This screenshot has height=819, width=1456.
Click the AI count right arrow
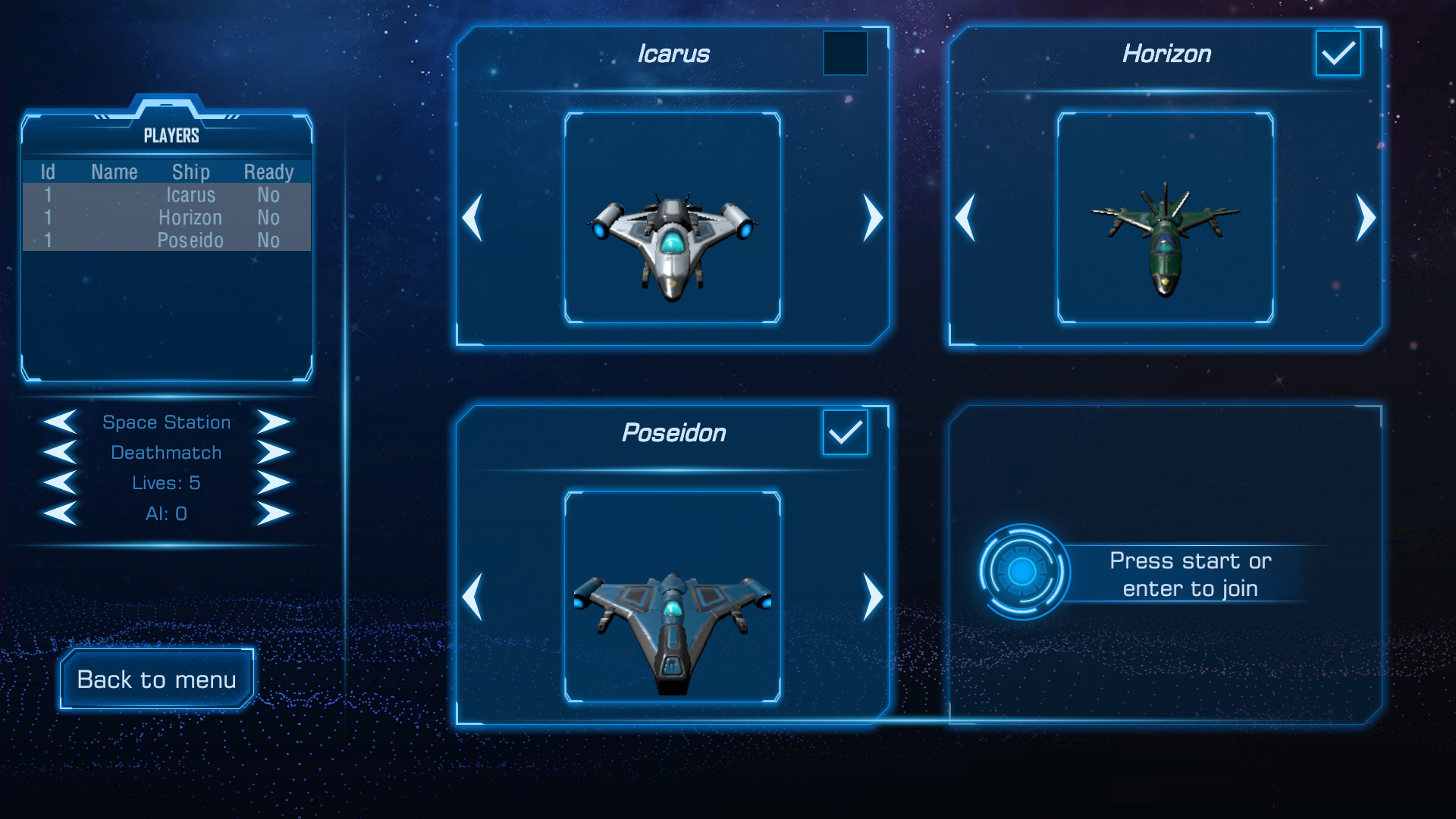(272, 513)
